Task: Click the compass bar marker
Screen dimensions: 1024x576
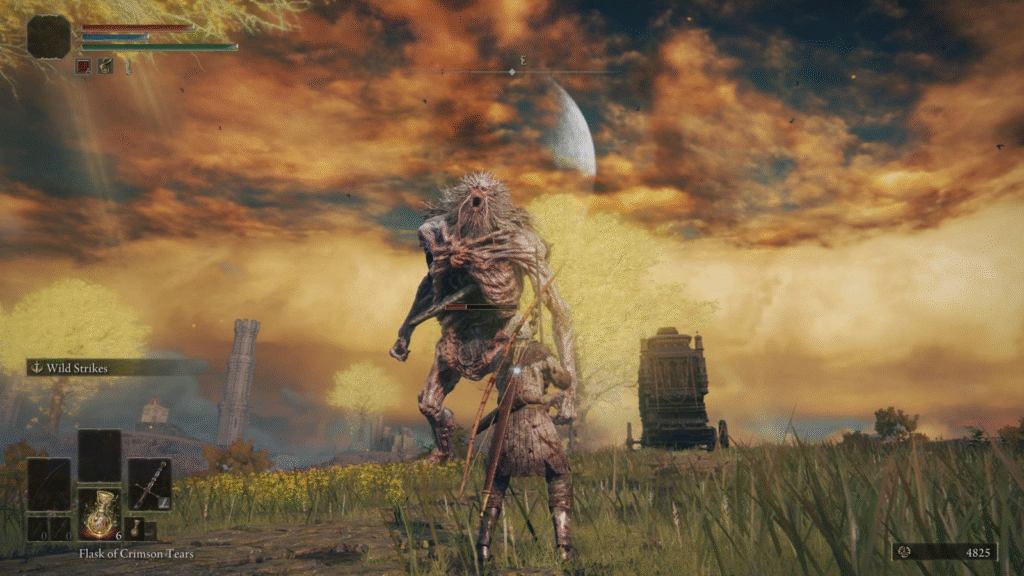Action: 511,72
